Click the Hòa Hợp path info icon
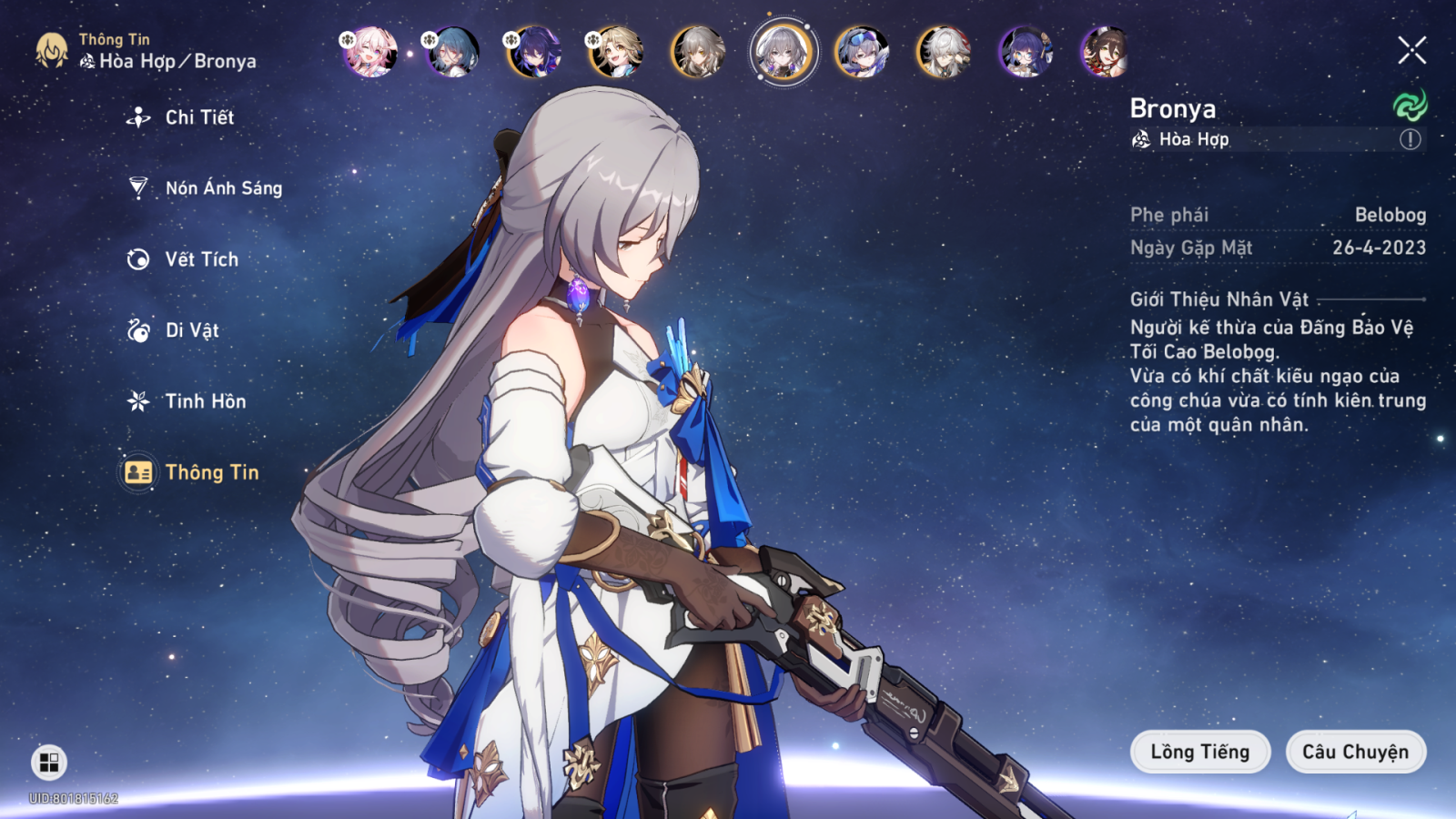This screenshot has width=1456, height=819. coord(1410,139)
